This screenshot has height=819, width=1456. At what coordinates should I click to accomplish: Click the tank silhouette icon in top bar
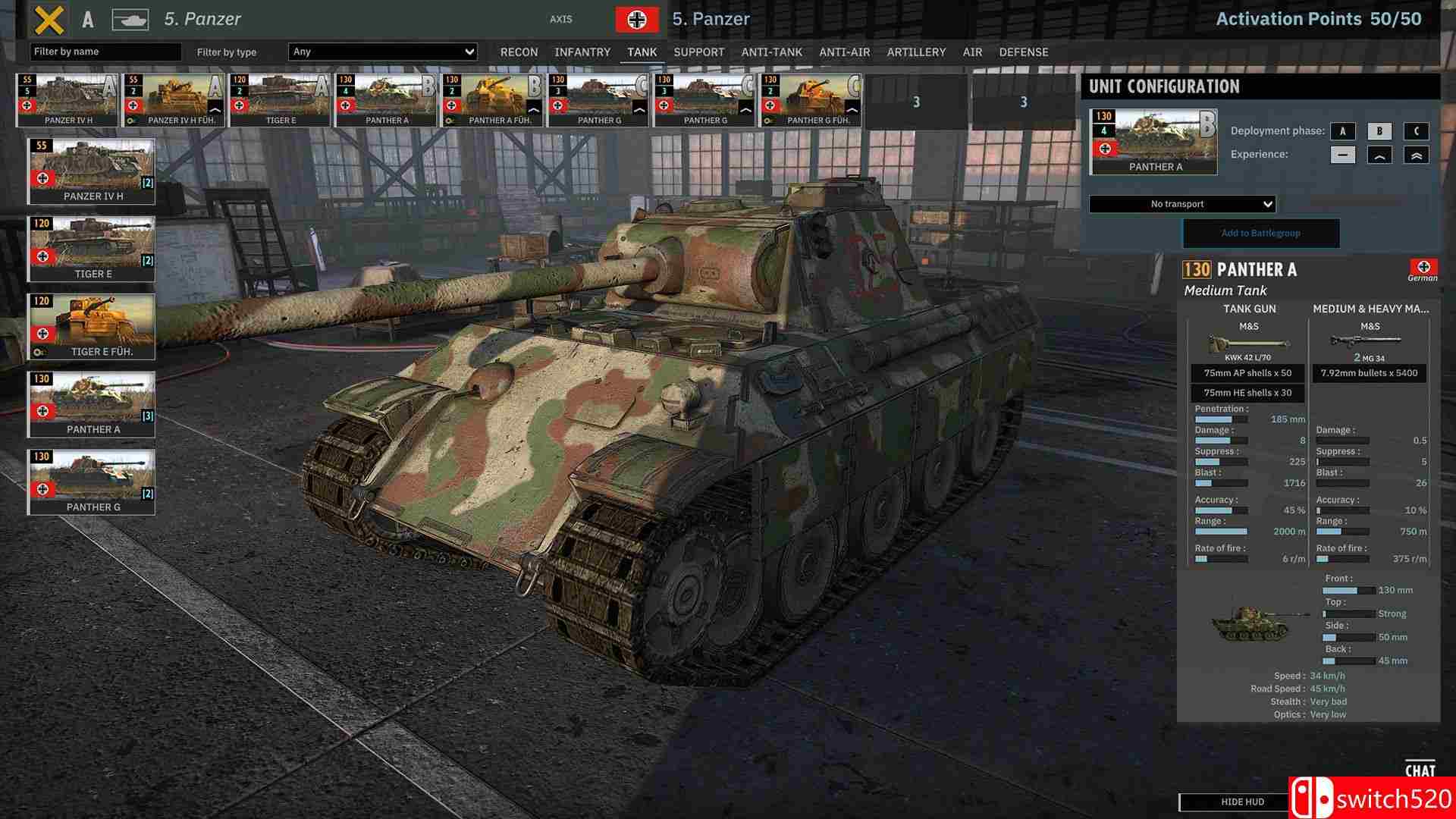click(x=130, y=19)
